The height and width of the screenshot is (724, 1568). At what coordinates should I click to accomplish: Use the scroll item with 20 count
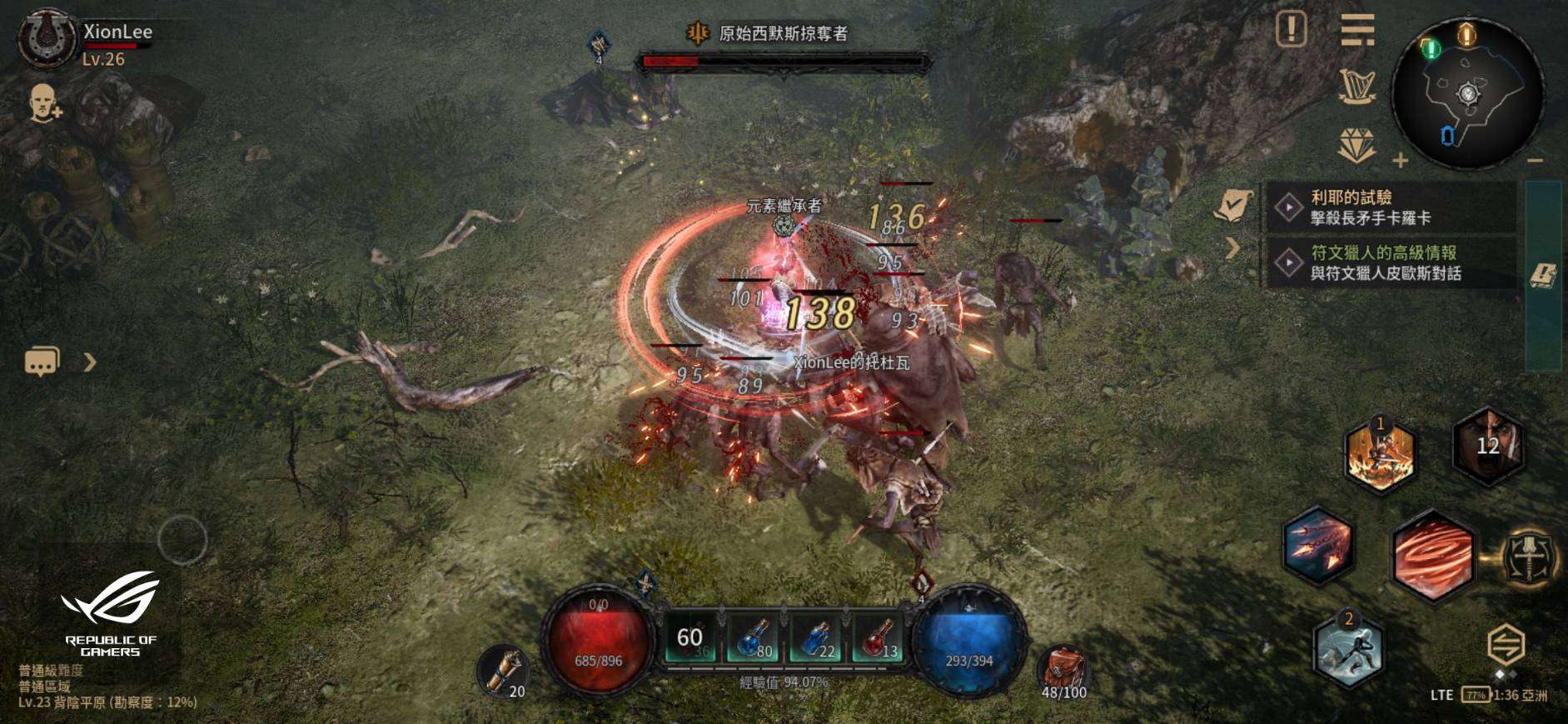pos(503,670)
